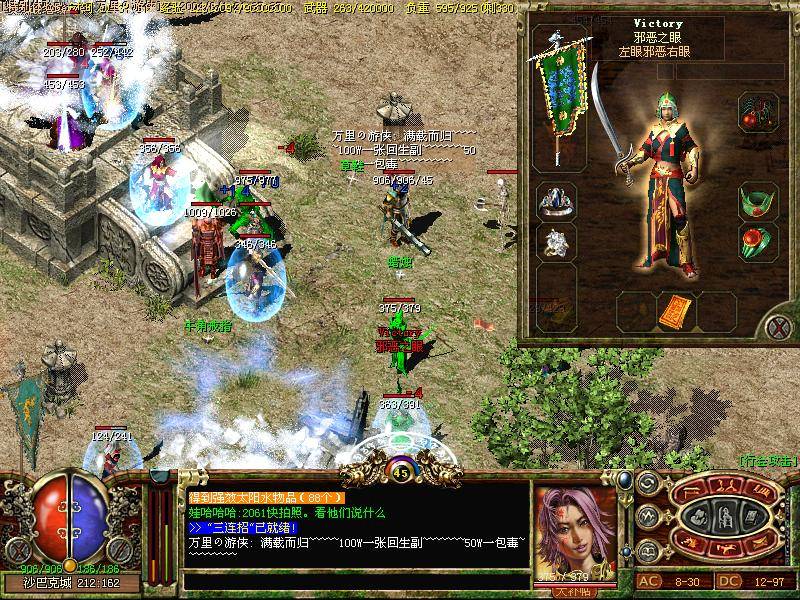The image size is (800, 600).
Task: Click the yellow item-obtained chat message
Action: (266, 497)
